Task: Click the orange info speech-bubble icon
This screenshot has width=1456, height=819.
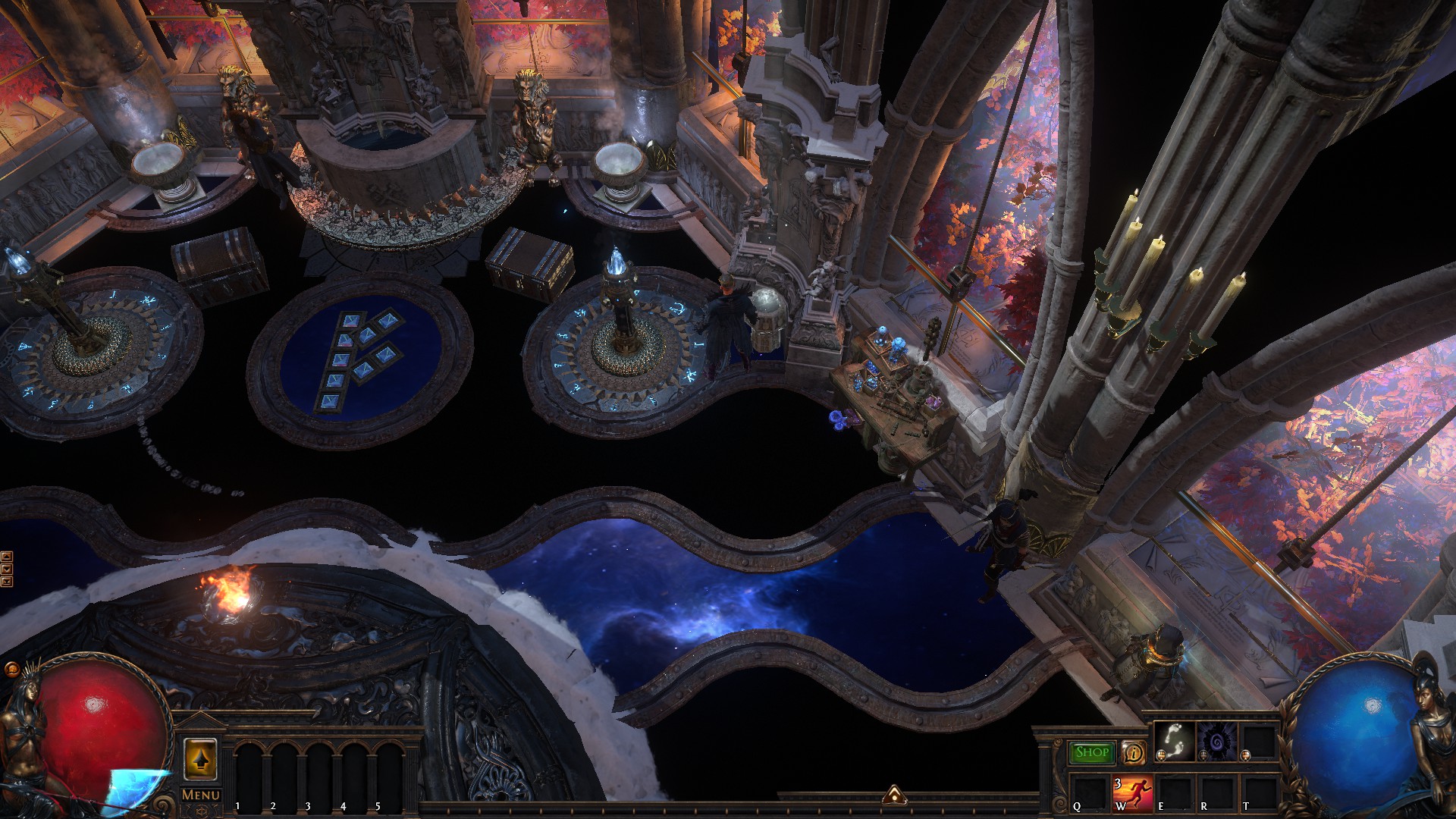Action: coord(1133,752)
